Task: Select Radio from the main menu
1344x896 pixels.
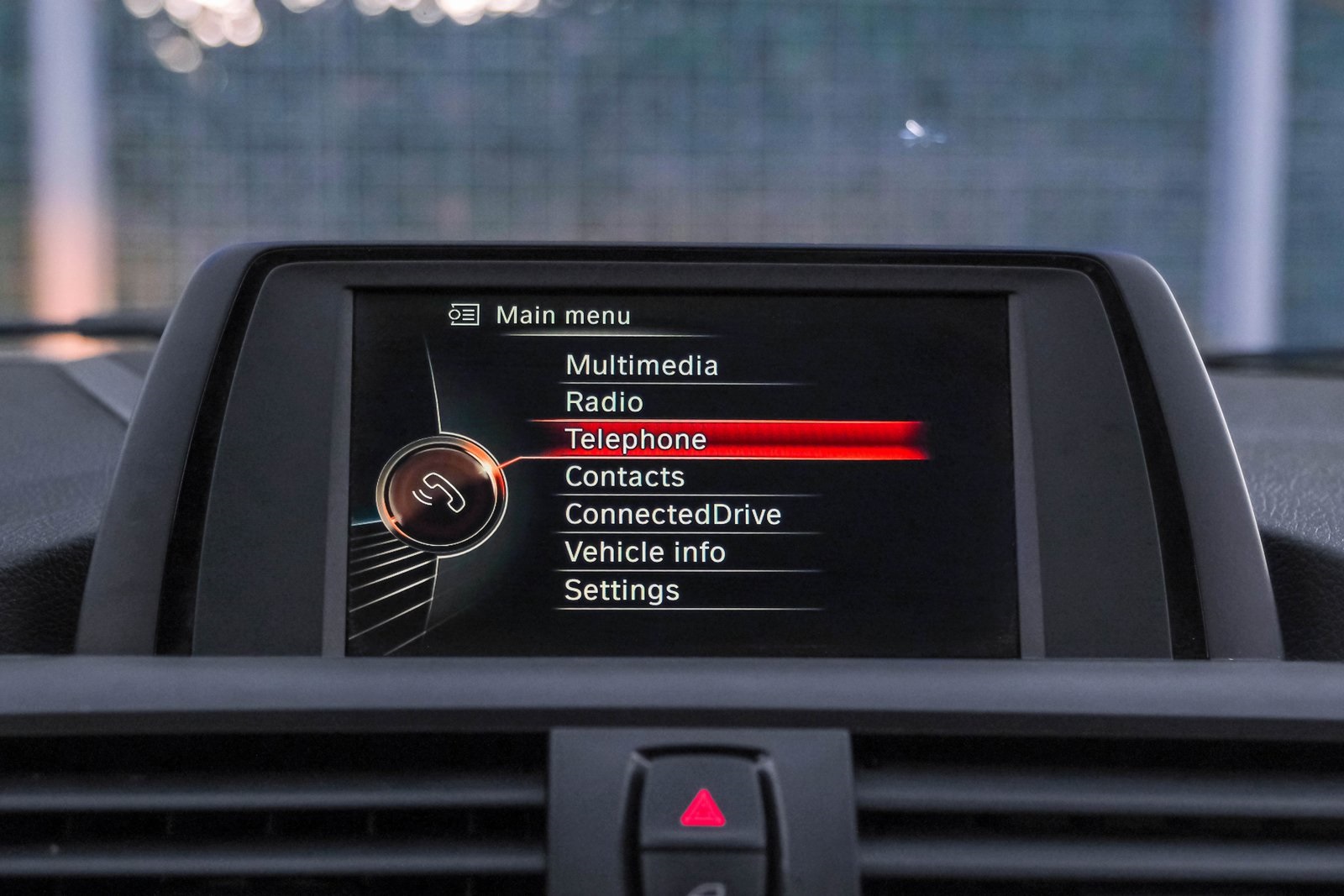Action: click(604, 402)
